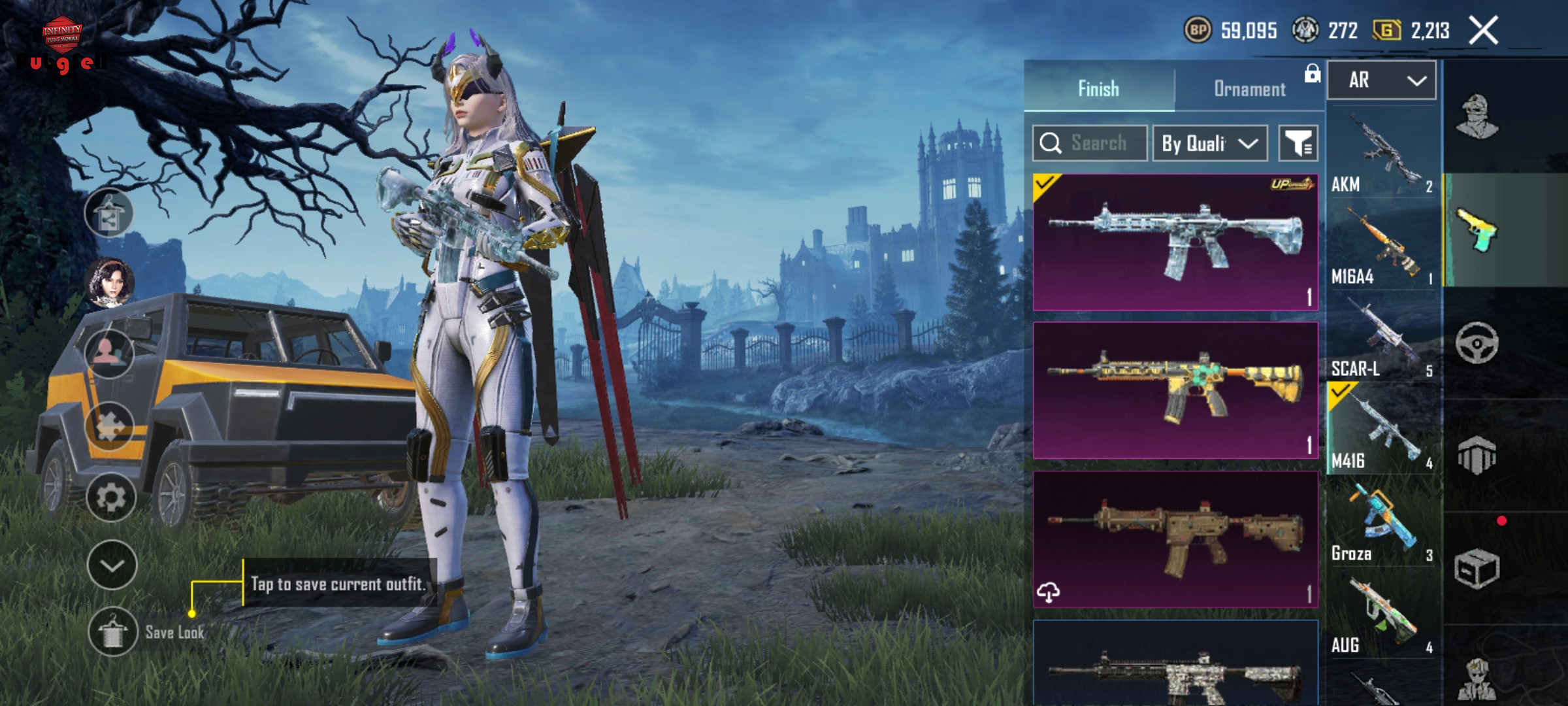
Task: Close the inventory with the X button
Action: [1483, 31]
